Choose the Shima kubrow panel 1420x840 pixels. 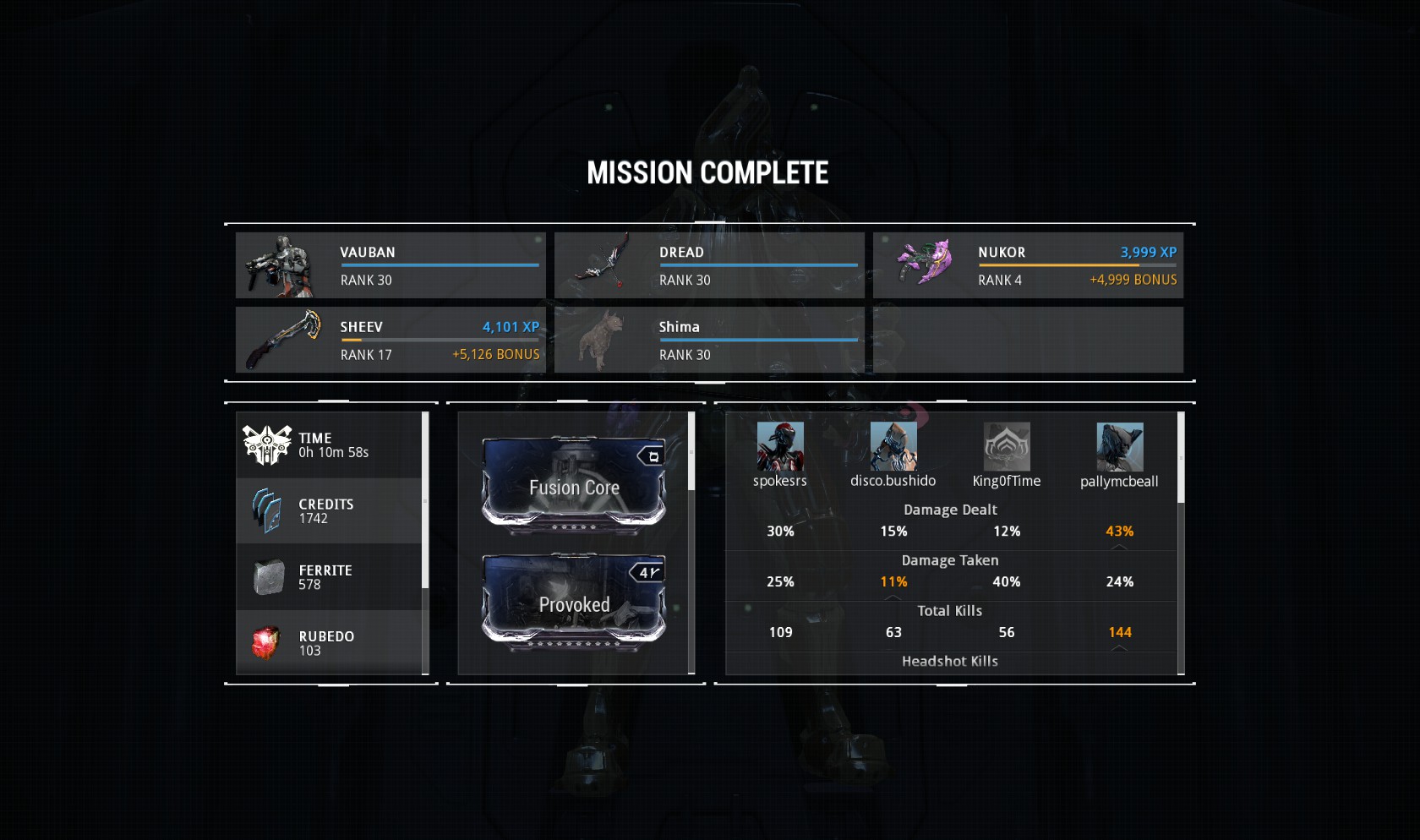709,340
